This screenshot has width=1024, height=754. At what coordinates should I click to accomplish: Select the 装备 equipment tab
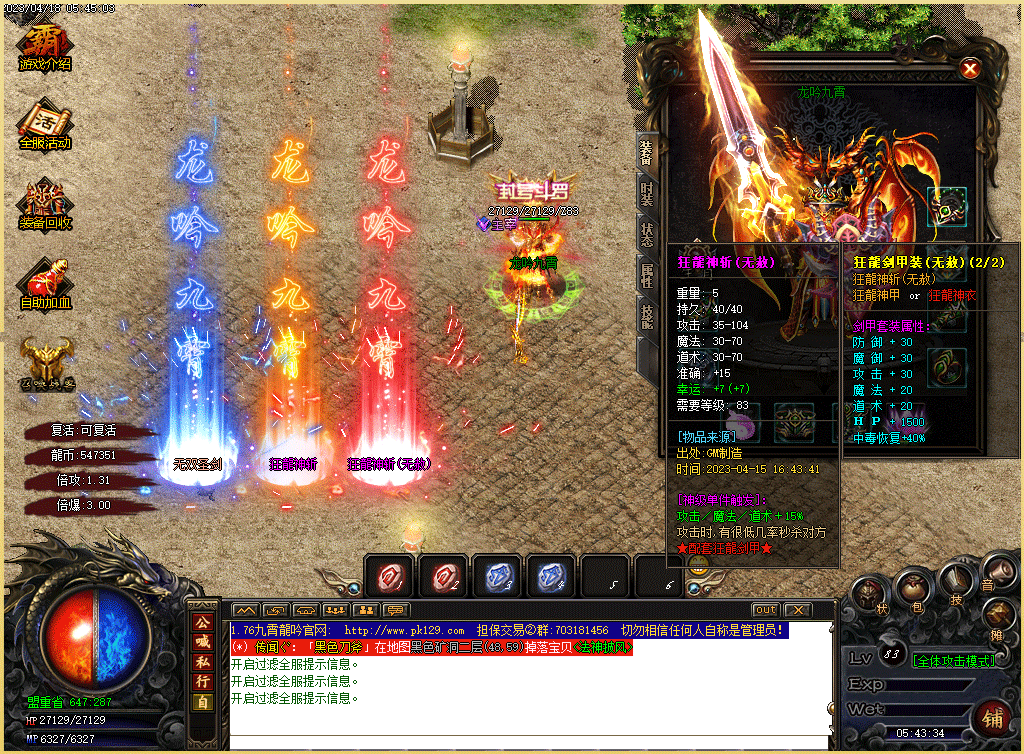tap(647, 152)
